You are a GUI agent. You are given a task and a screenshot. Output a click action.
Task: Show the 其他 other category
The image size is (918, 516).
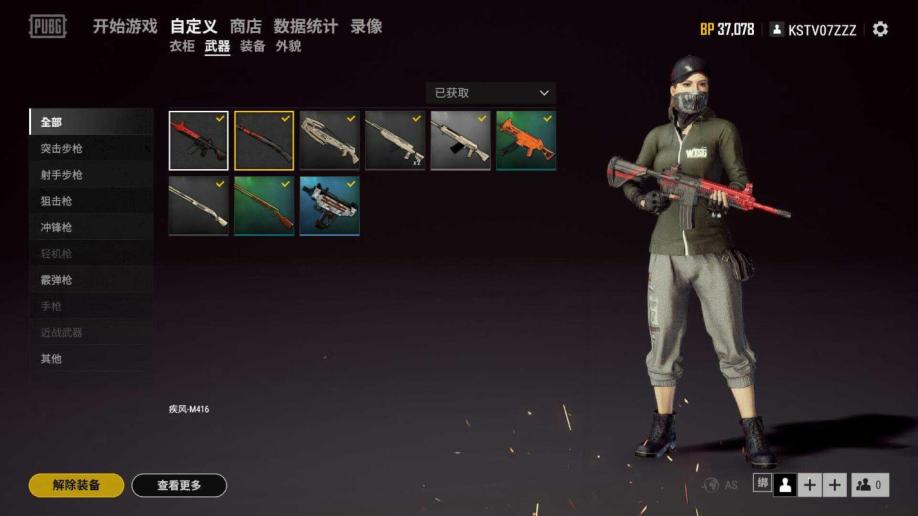point(51,358)
